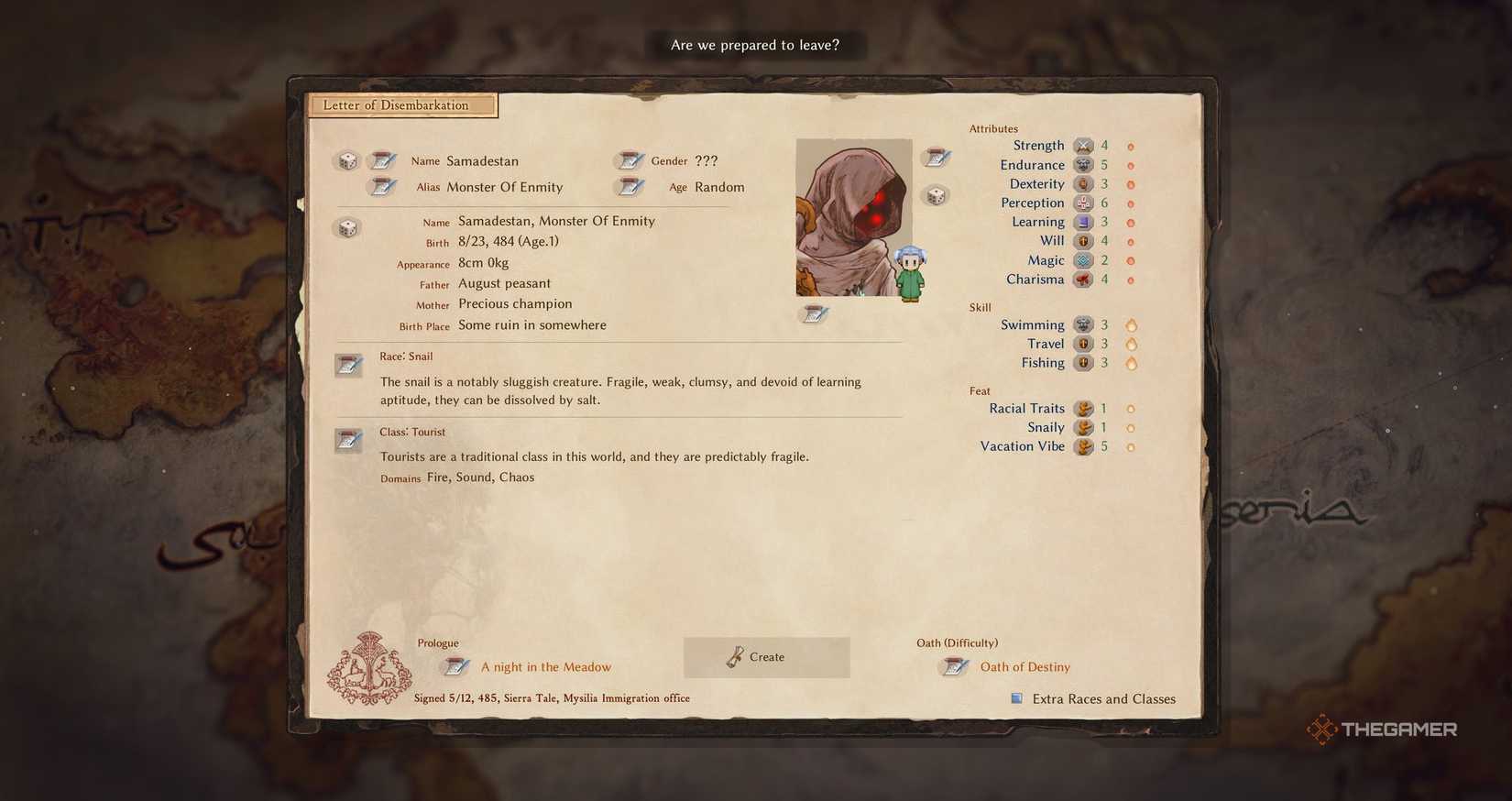
Task: Select the Oath of Destiny link
Action: coord(1025,667)
